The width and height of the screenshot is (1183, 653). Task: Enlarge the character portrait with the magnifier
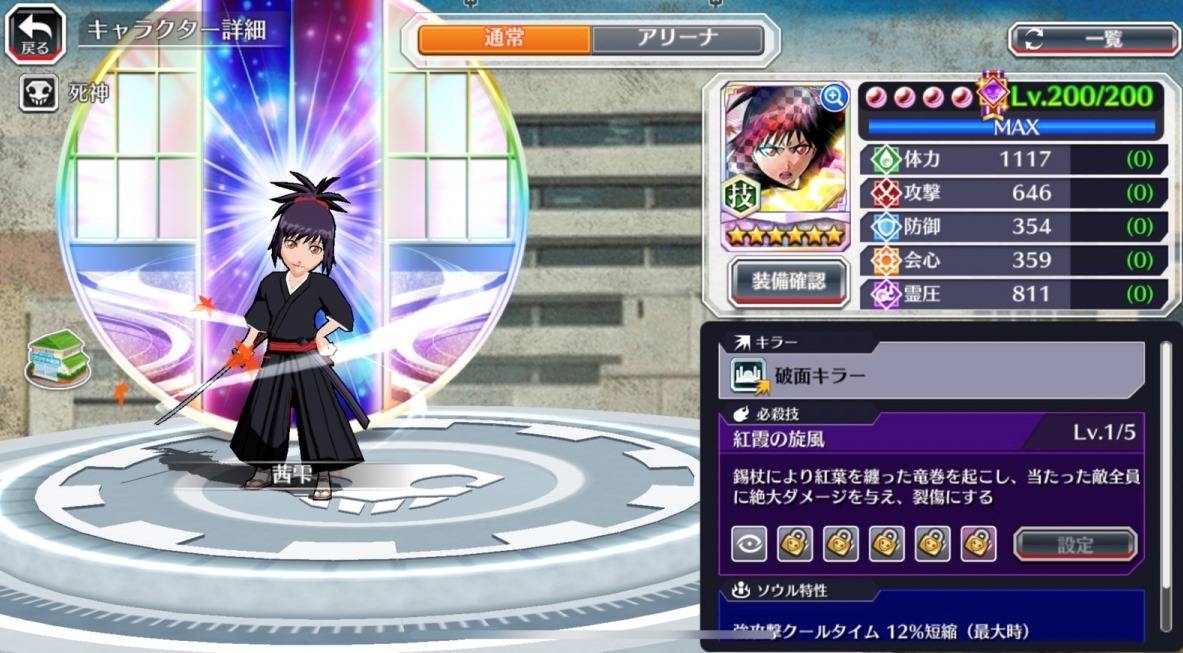pyautogui.click(x=833, y=97)
